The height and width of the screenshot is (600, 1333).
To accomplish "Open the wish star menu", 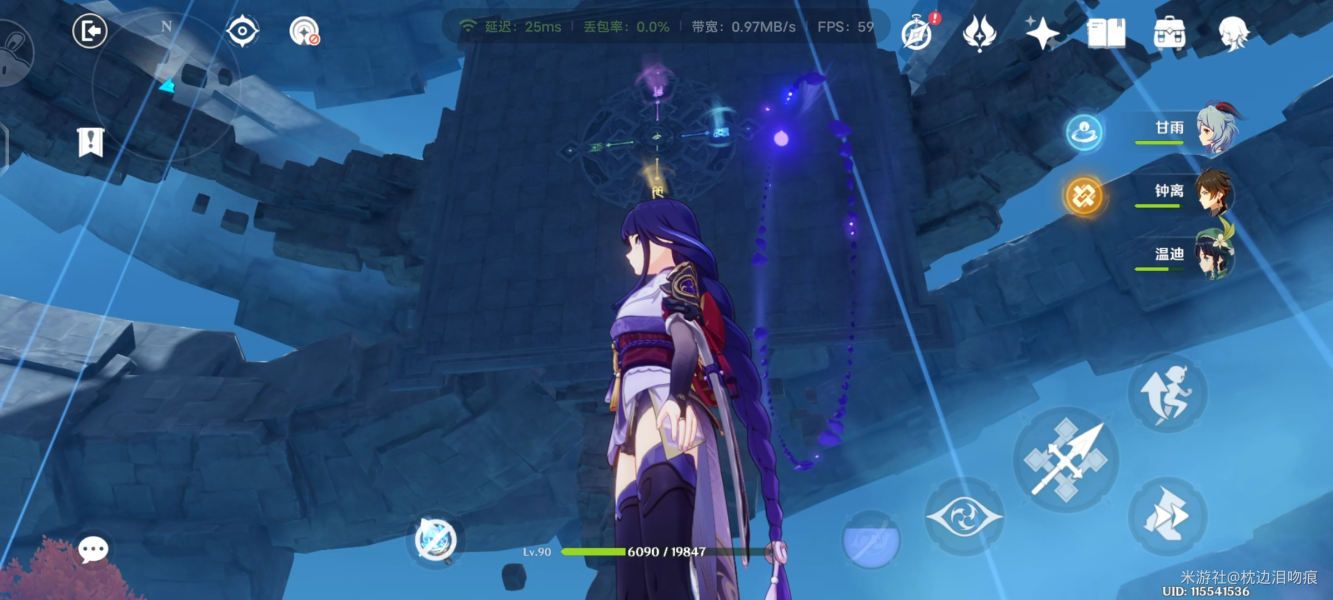I will (1042, 33).
